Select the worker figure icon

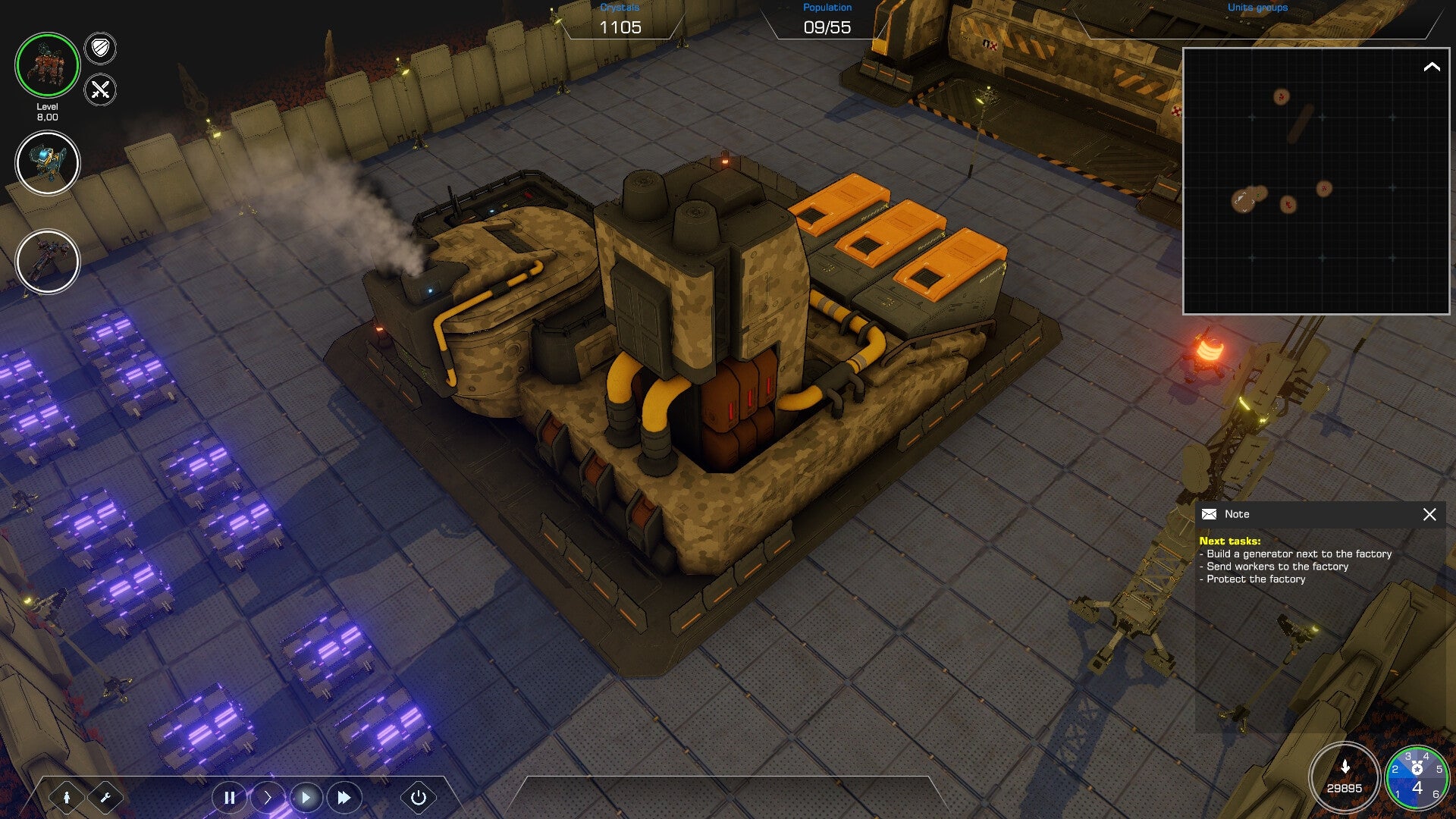pos(67,797)
